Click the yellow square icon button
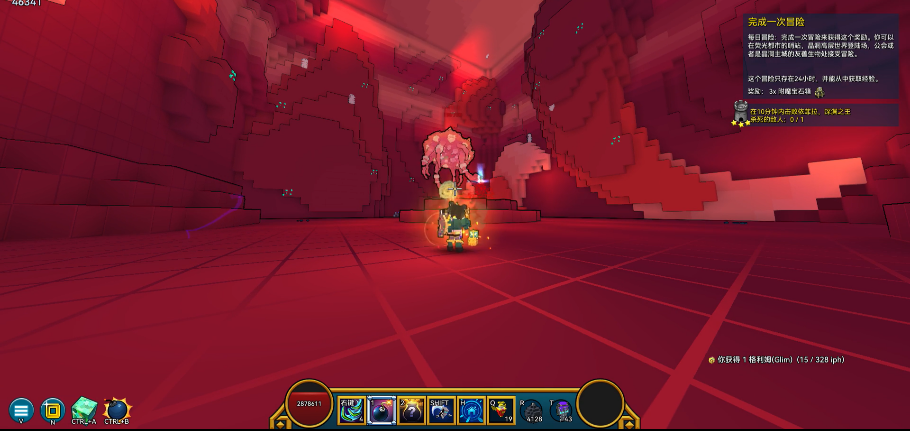The width and height of the screenshot is (910, 431). (51, 408)
